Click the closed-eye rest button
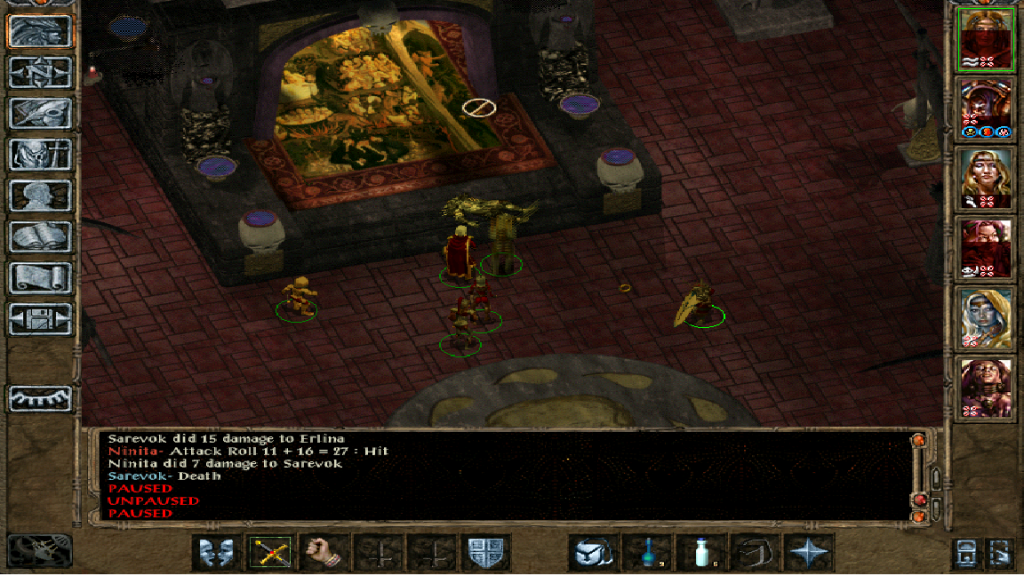Image resolution: width=1024 pixels, height=576 pixels. point(41,398)
